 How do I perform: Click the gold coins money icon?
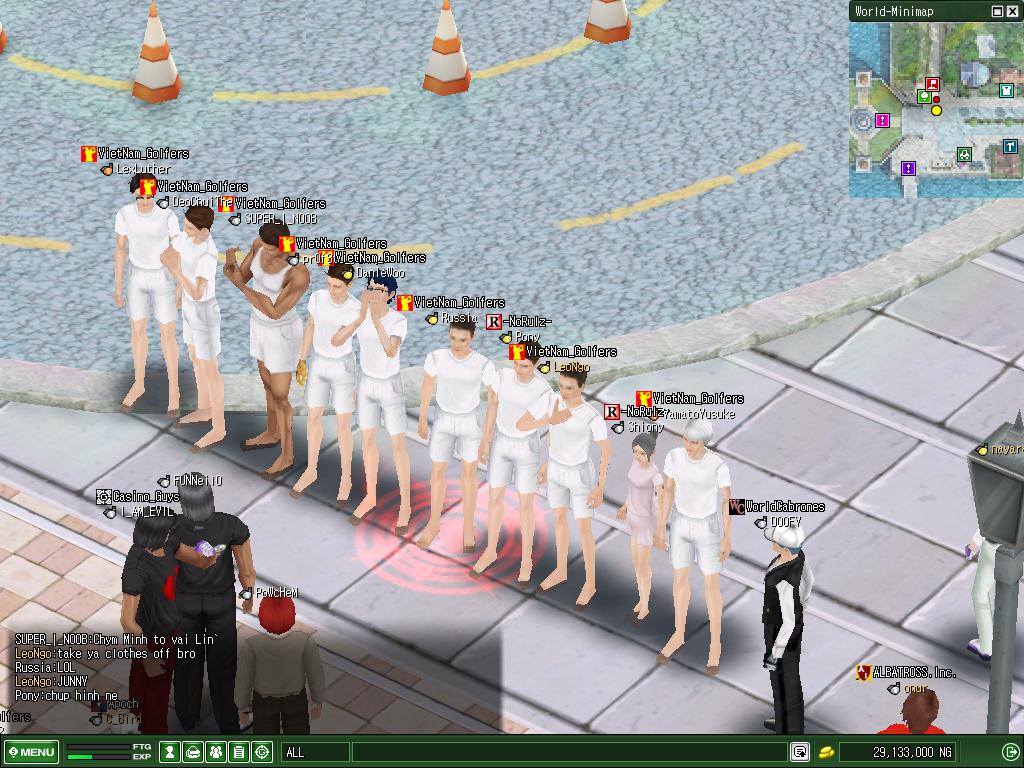point(826,752)
